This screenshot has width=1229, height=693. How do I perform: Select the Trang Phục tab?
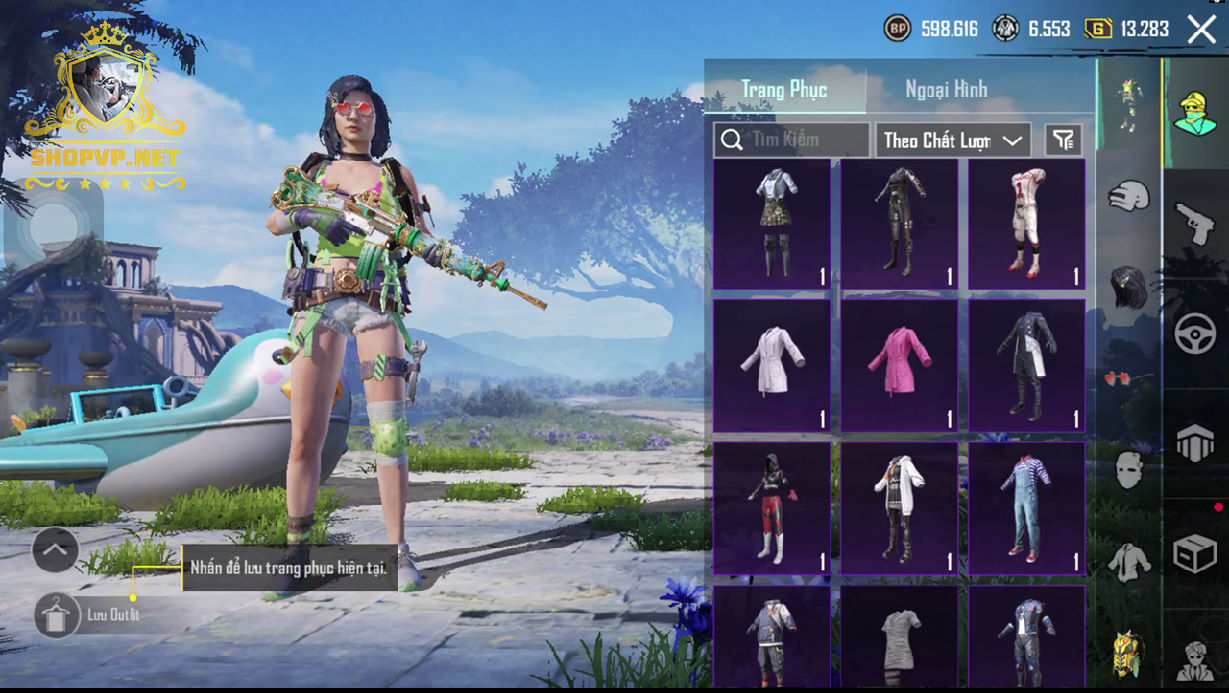[x=784, y=89]
